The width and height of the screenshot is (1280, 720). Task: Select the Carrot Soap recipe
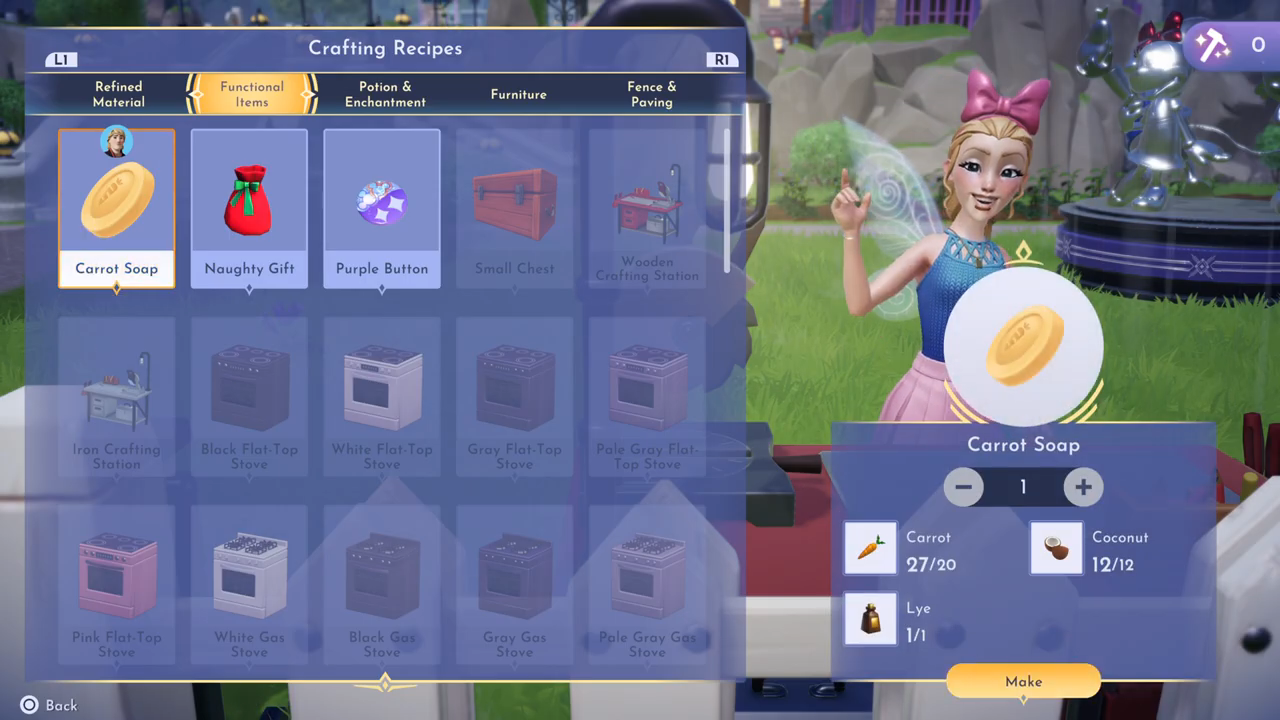point(117,208)
